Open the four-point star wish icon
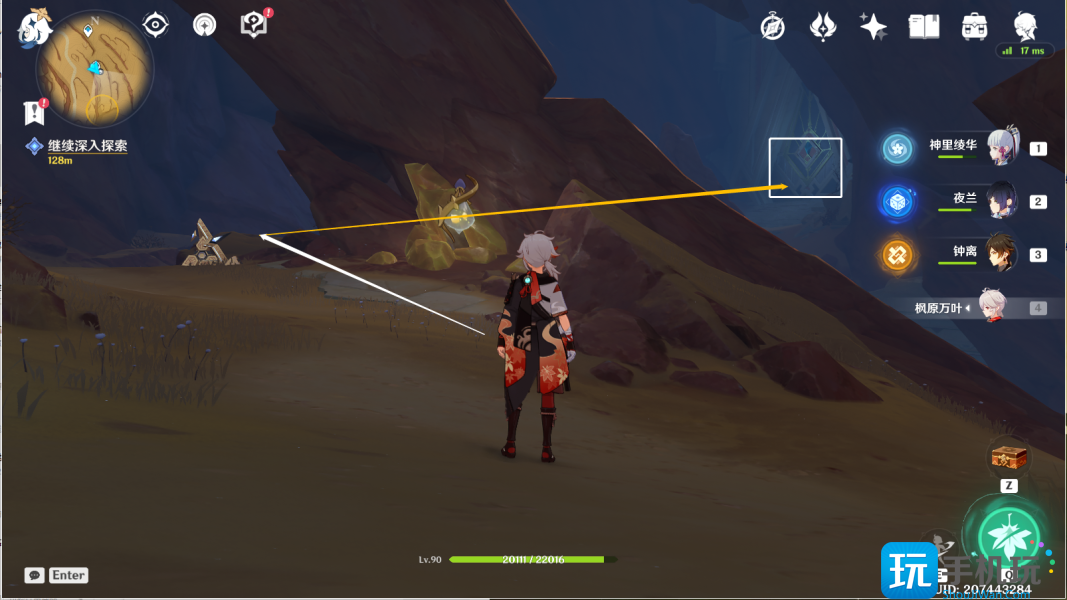 (873, 27)
